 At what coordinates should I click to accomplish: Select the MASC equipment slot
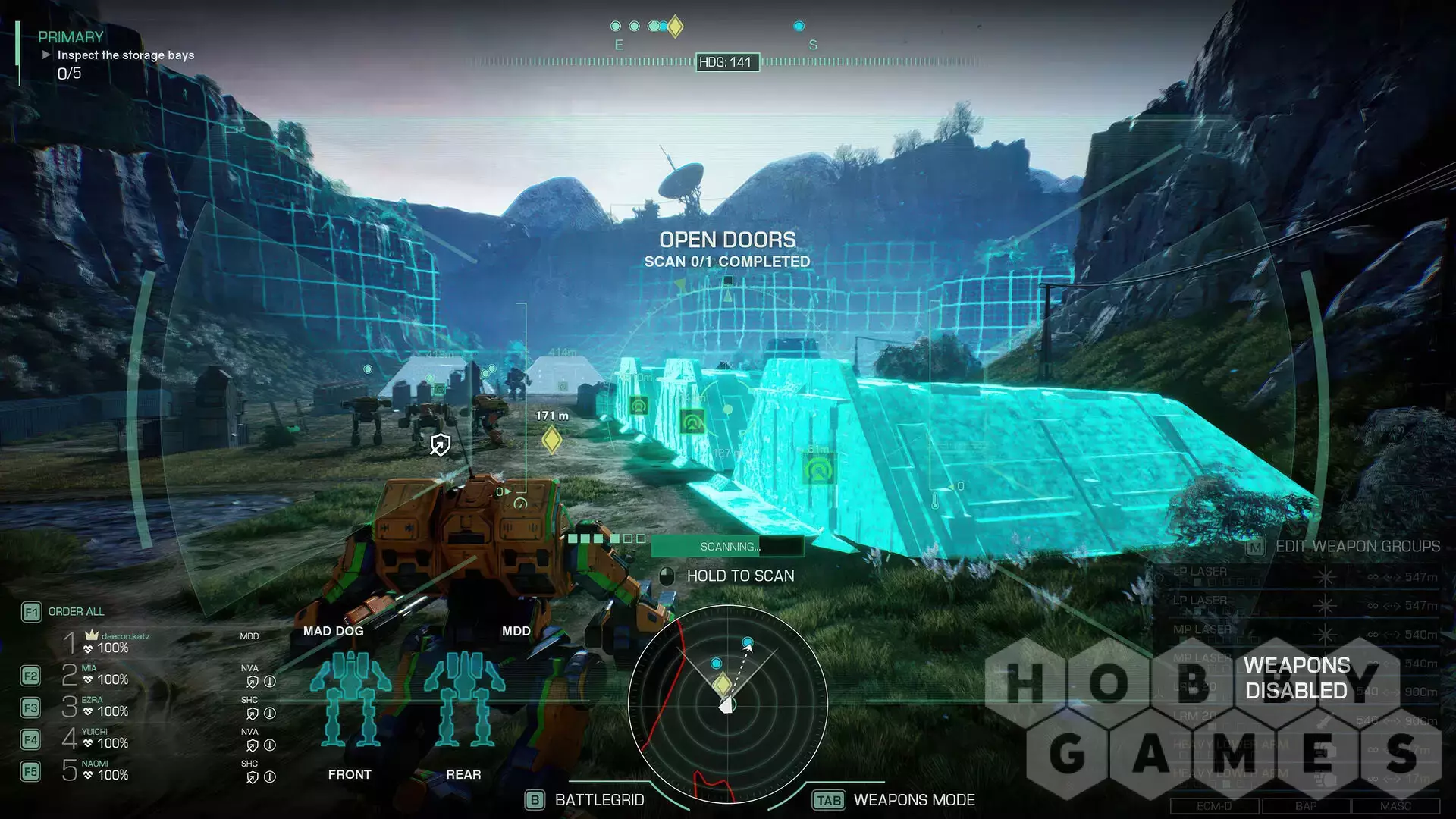click(1395, 806)
